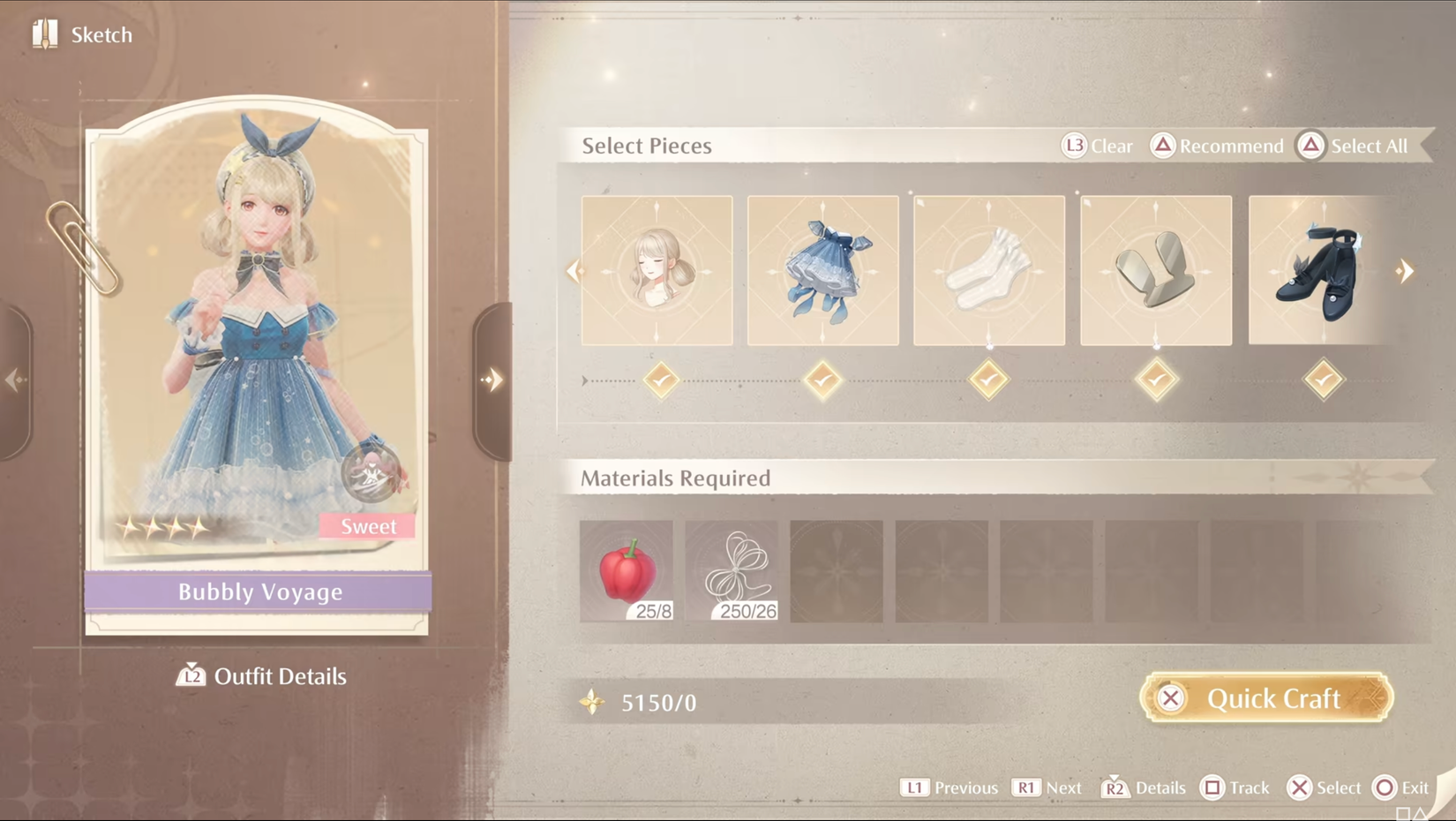The image size is (1456, 821).
Task: Select the blue dress piece
Action: (x=822, y=270)
